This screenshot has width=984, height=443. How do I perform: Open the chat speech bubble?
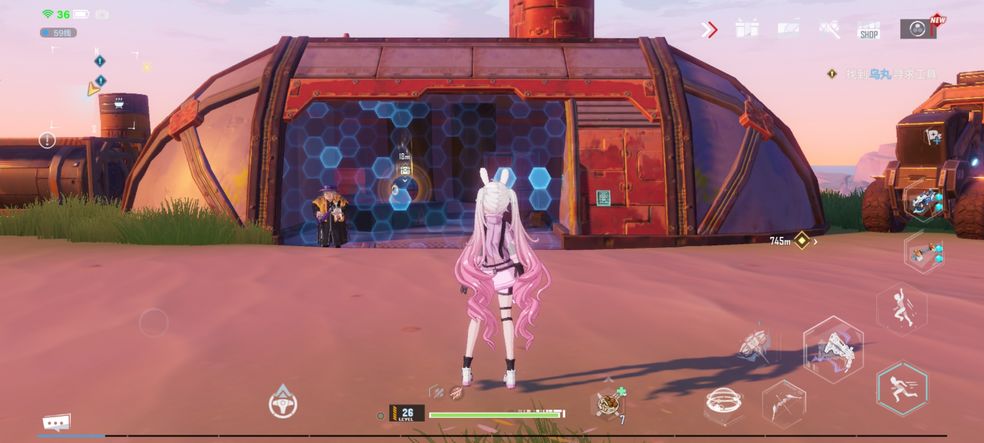click(x=56, y=423)
